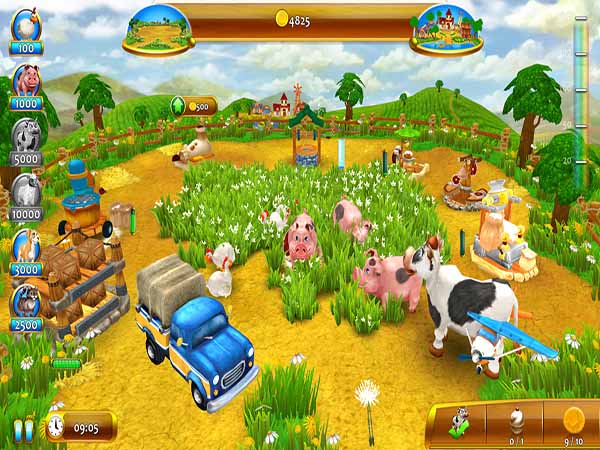Viewport: 600px width, 450px height.
Task: Buy a dog for 3000 coins
Action: point(26,247)
